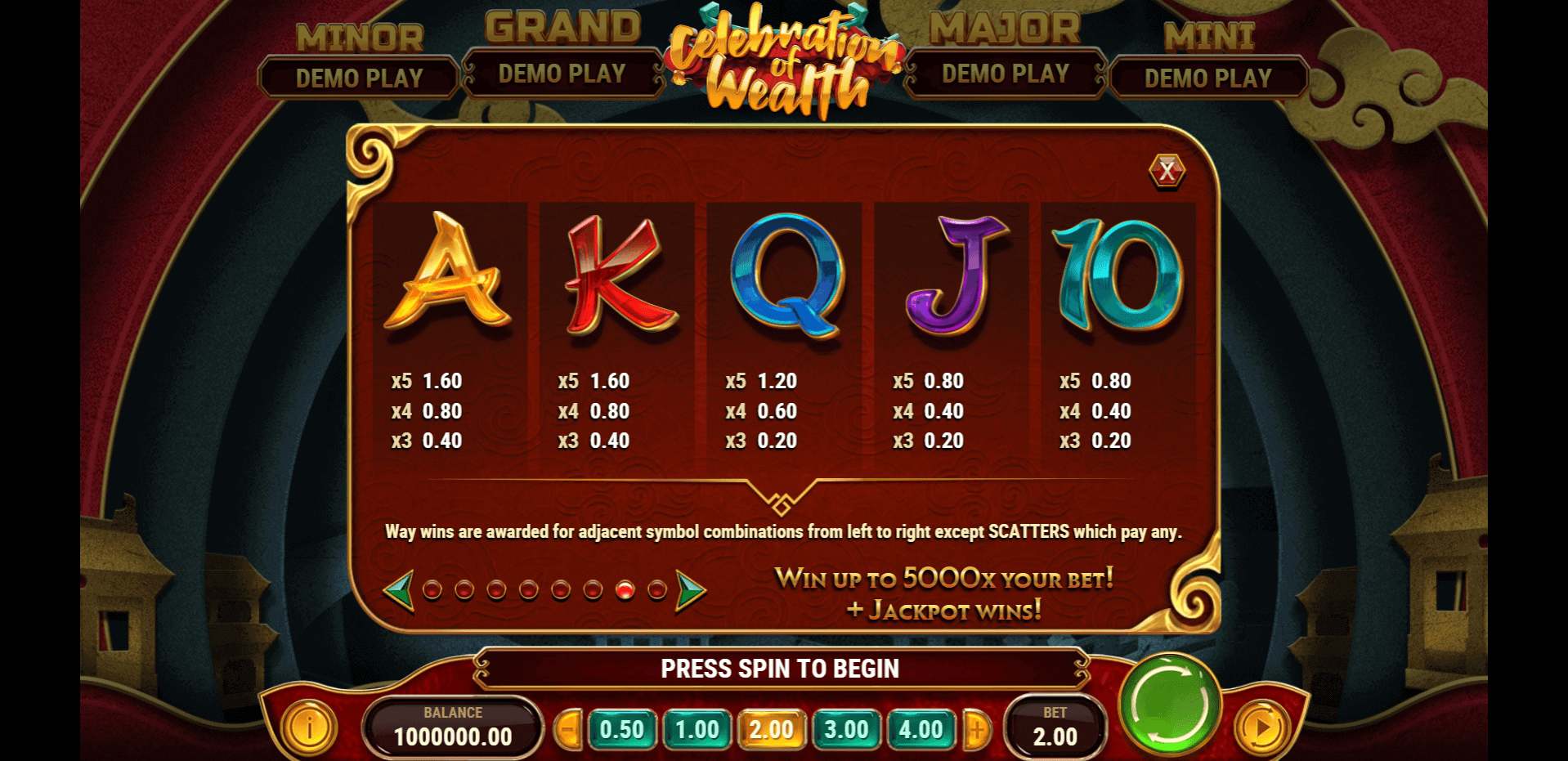
Task: Open the info button
Action: coord(309,726)
